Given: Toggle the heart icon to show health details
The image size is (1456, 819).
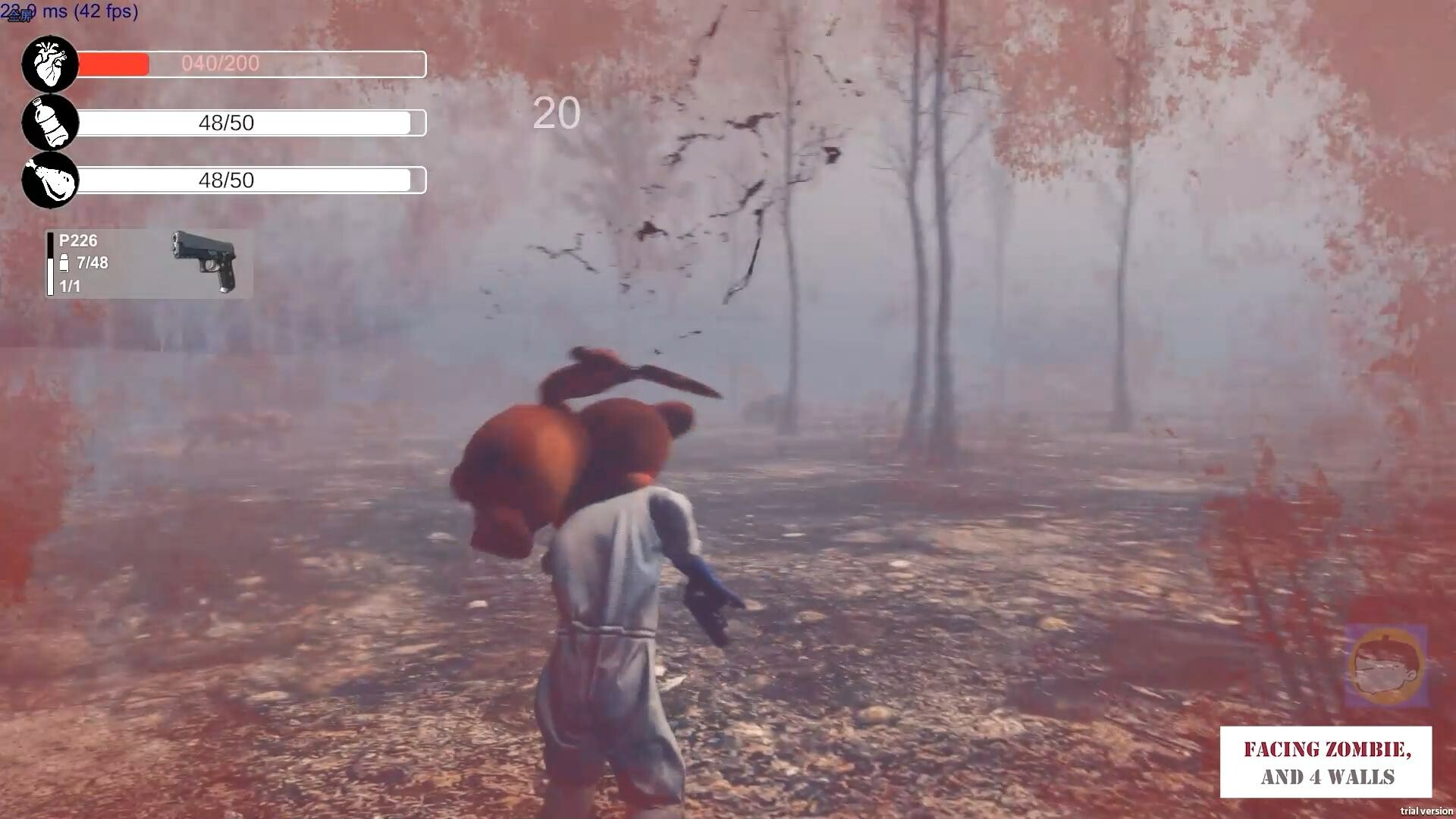Looking at the screenshot, I should (x=49, y=64).
